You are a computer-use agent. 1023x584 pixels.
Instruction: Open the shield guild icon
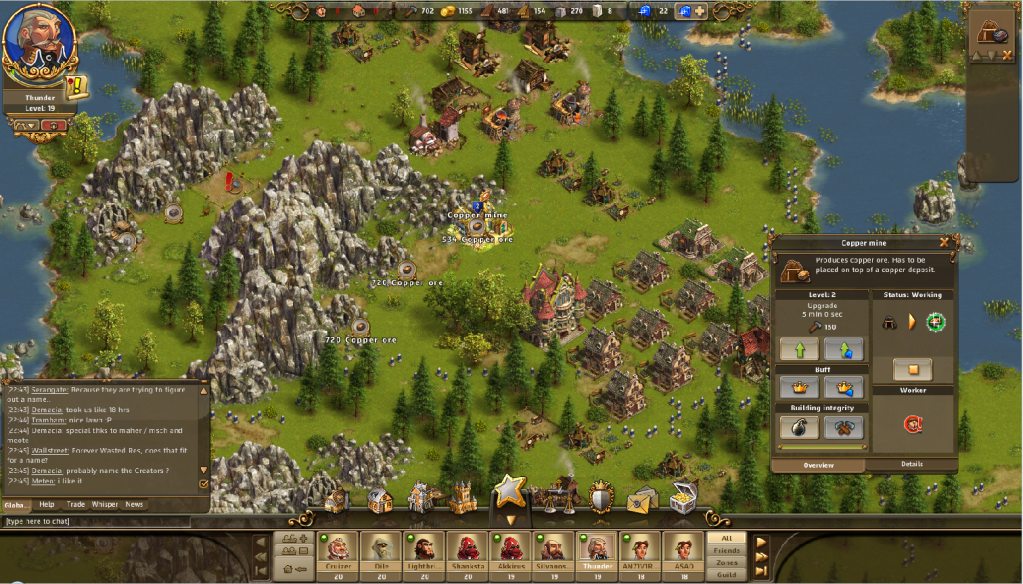click(x=600, y=499)
